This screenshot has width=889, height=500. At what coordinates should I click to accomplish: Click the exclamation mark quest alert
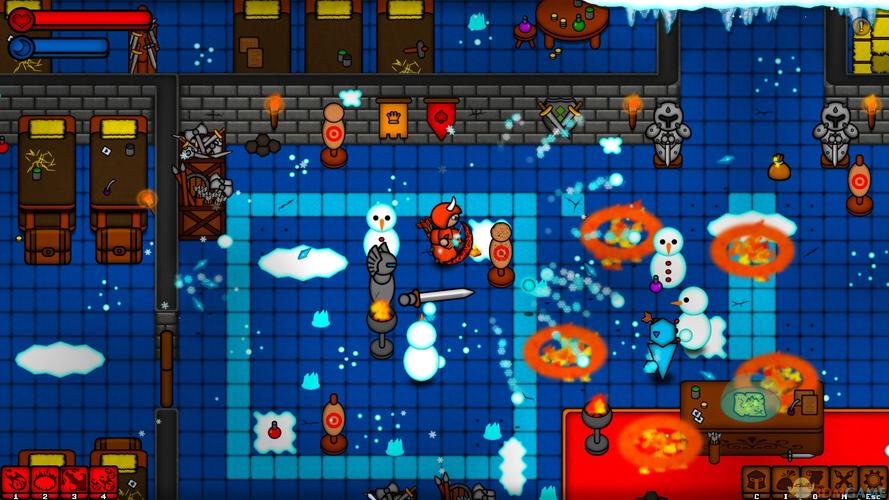coord(862,27)
